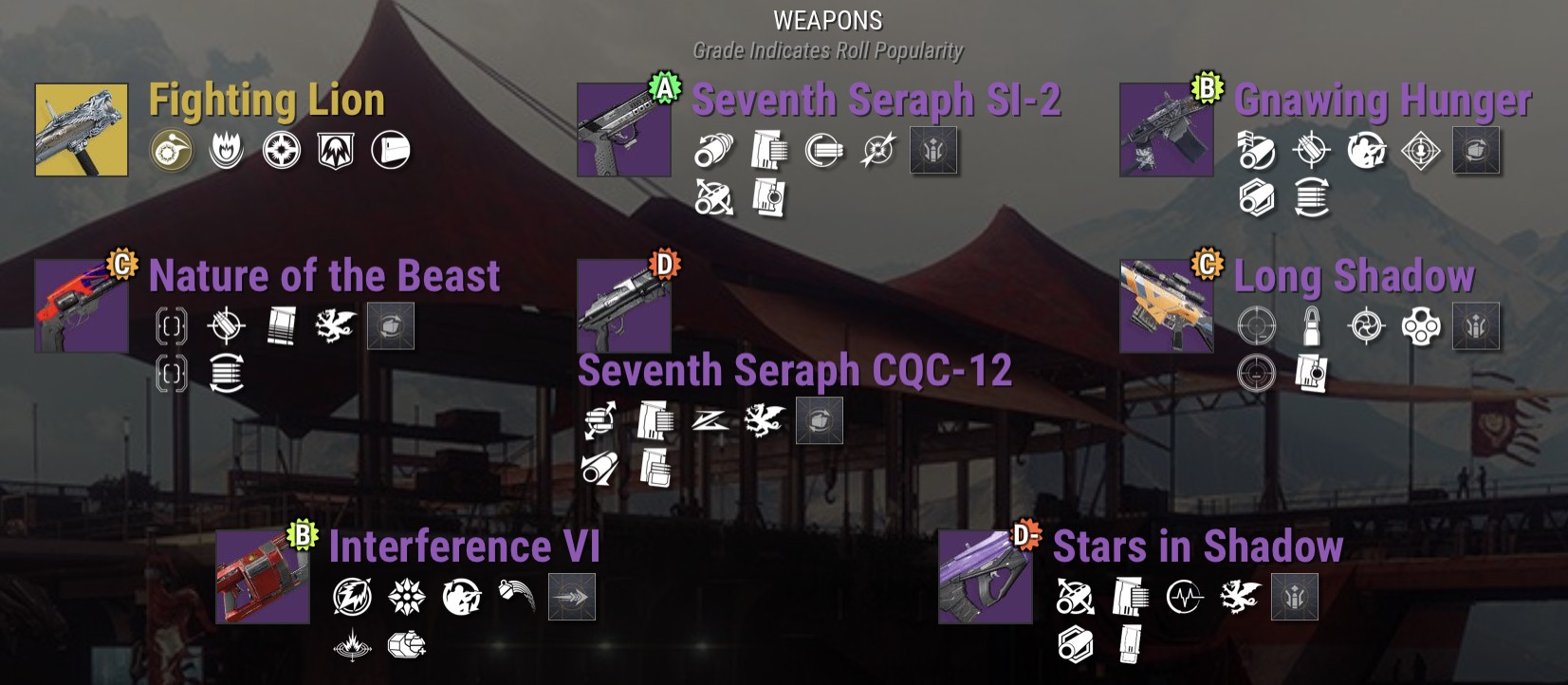Click Long Shadow's four-circle perk icon
Viewport: 1568px width, 685px height.
1420,326
